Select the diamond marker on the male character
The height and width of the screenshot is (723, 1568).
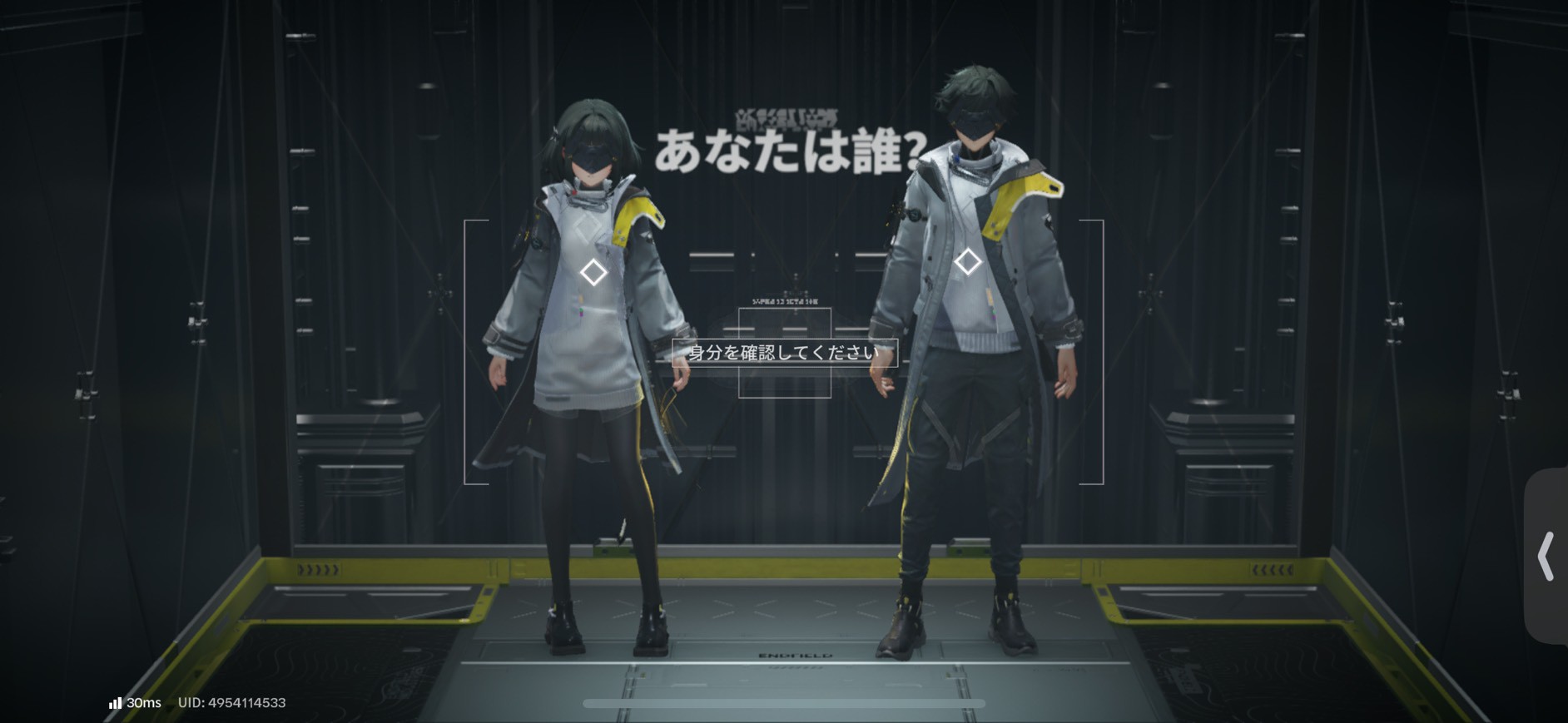(x=967, y=262)
